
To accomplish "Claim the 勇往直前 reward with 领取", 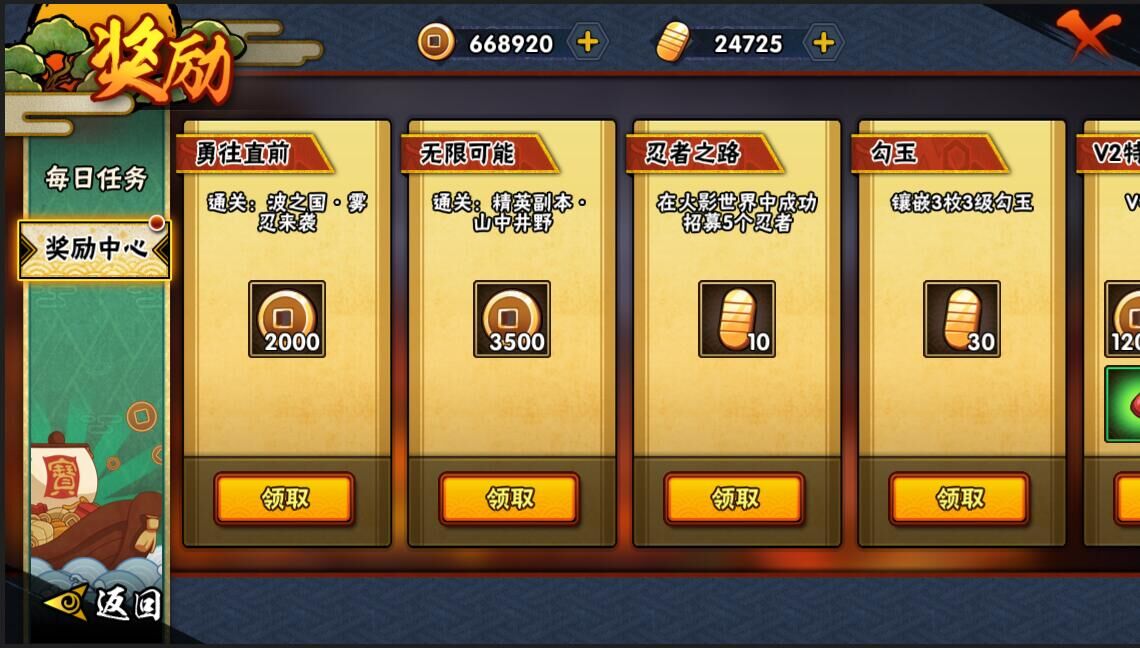I will (x=284, y=498).
